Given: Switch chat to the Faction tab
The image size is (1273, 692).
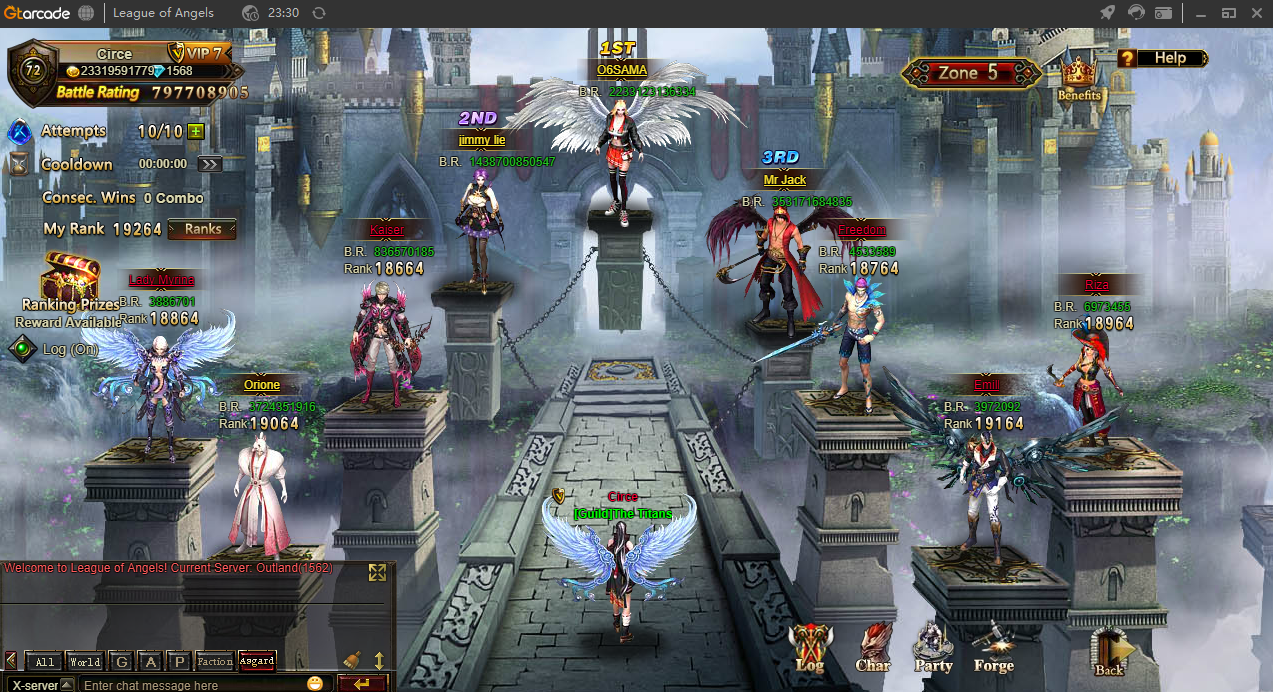Looking at the screenshot, I should coord(215,662).
